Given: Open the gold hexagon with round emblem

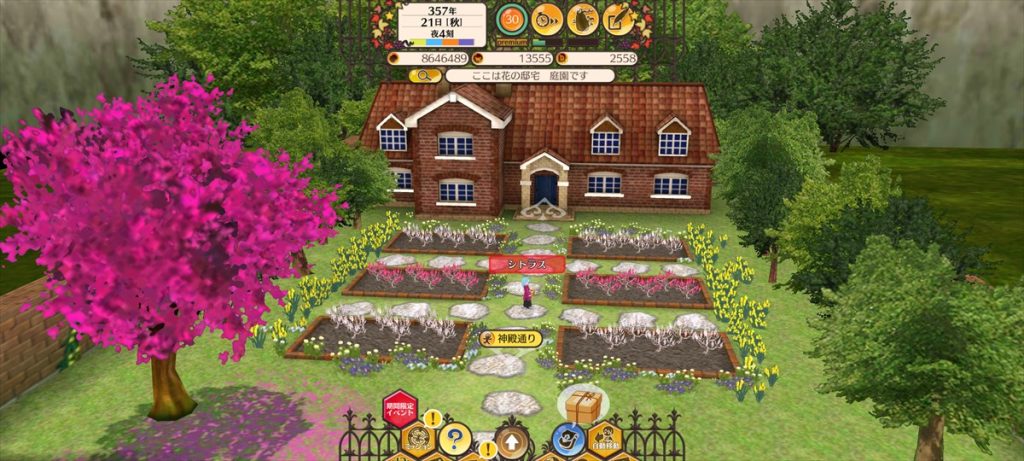Looking at the screenshot, I should [419, 439].
